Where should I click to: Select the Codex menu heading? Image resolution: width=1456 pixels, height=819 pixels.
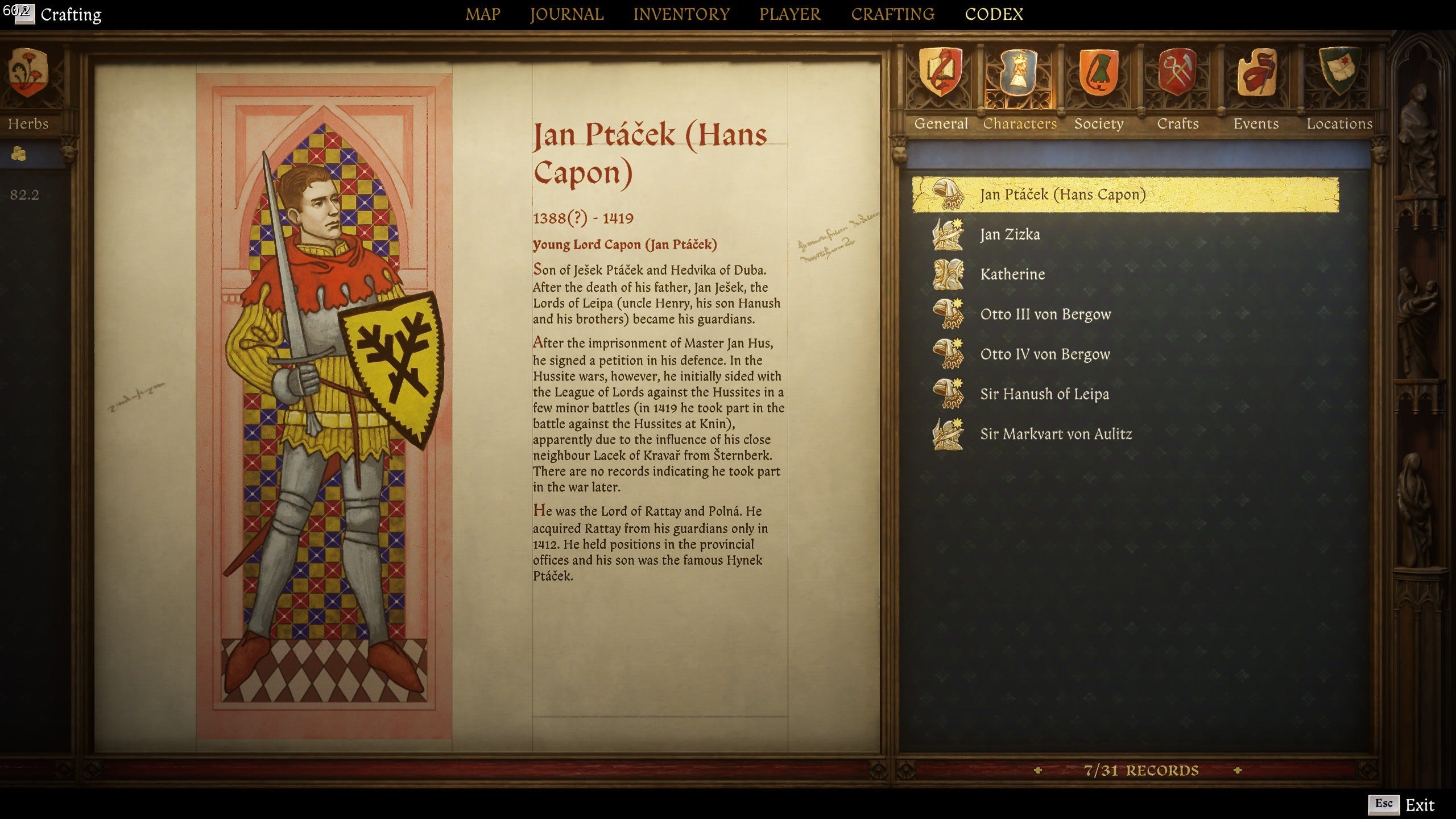click(x=994, y=14)
